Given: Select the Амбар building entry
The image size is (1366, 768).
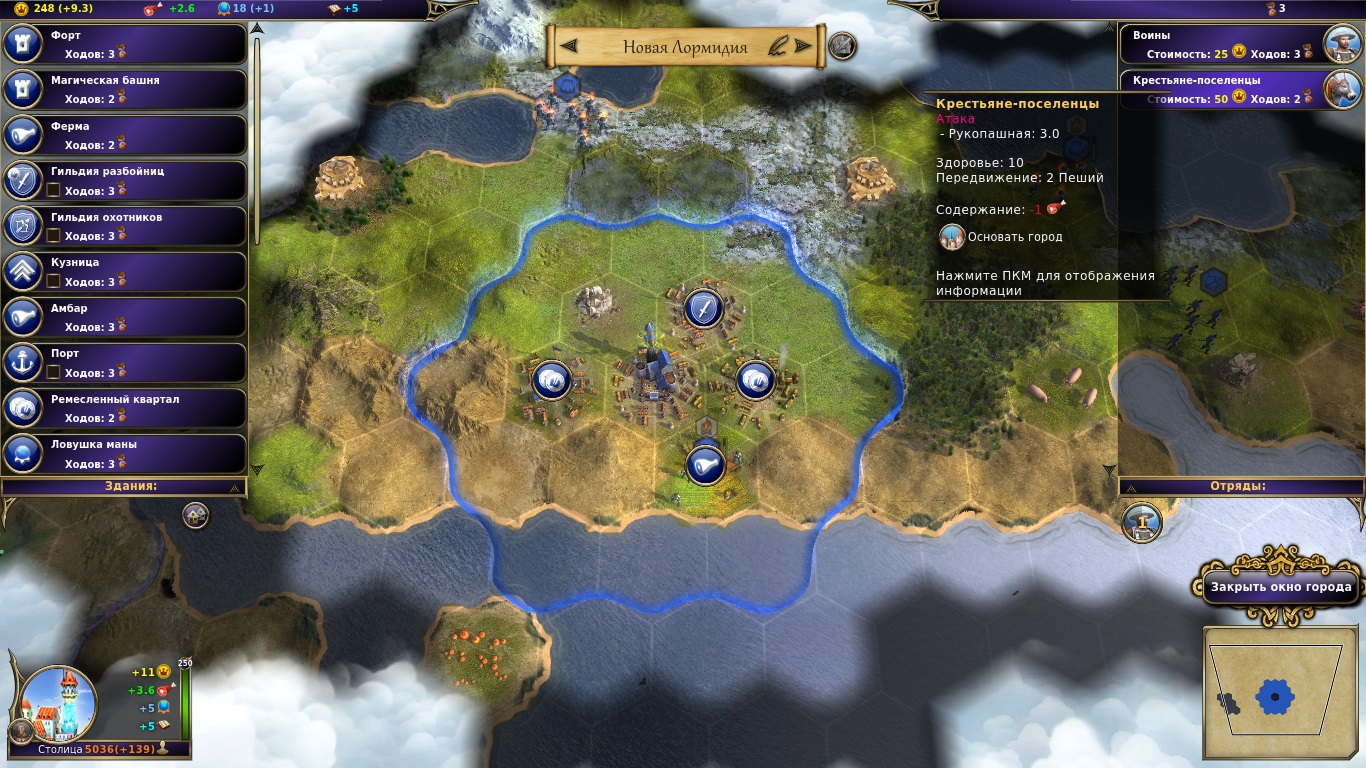Looking at the screenshot, I should 125,317.
